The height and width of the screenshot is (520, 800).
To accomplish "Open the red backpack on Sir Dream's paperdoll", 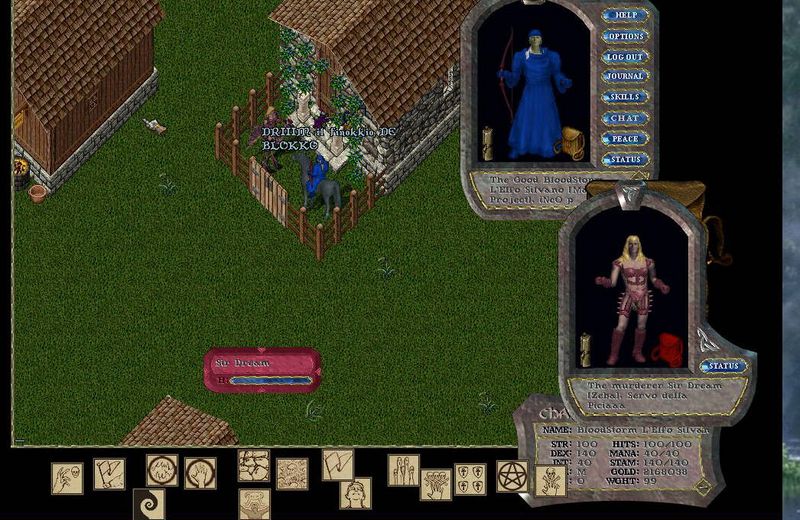I will click(667, 350).
